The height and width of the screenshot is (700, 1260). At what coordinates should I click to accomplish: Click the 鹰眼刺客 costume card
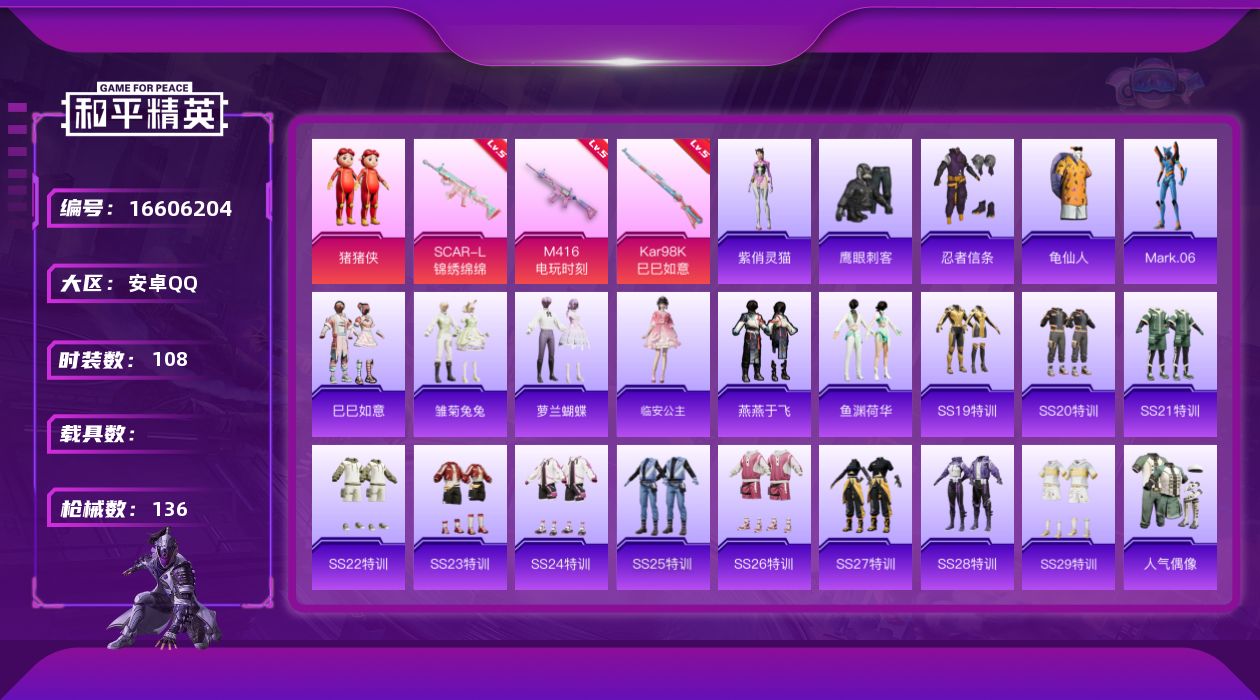click(x=865, y=211)
